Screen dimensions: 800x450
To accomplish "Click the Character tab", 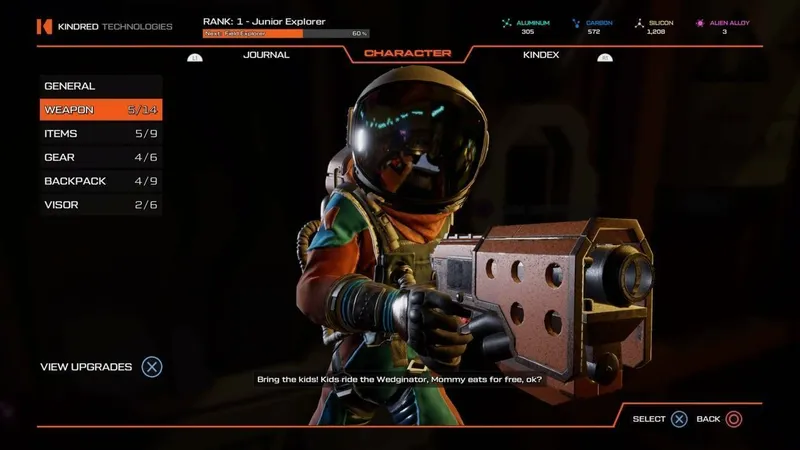I will tap(407, 54).
